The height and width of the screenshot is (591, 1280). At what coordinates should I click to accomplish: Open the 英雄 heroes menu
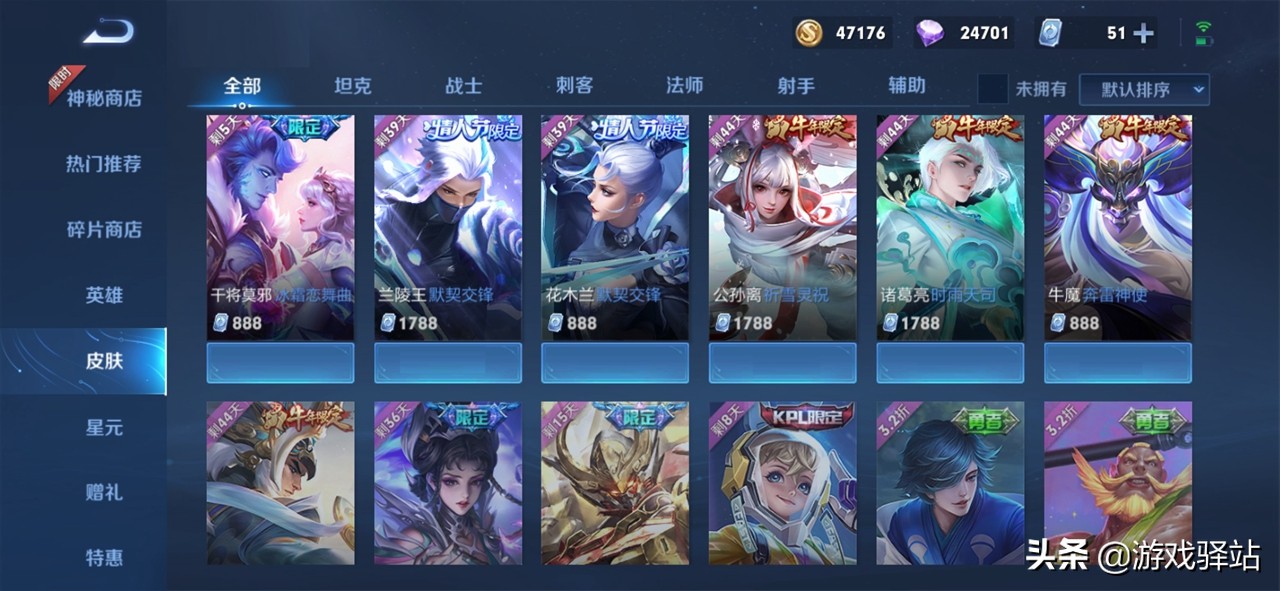(104, 295)
